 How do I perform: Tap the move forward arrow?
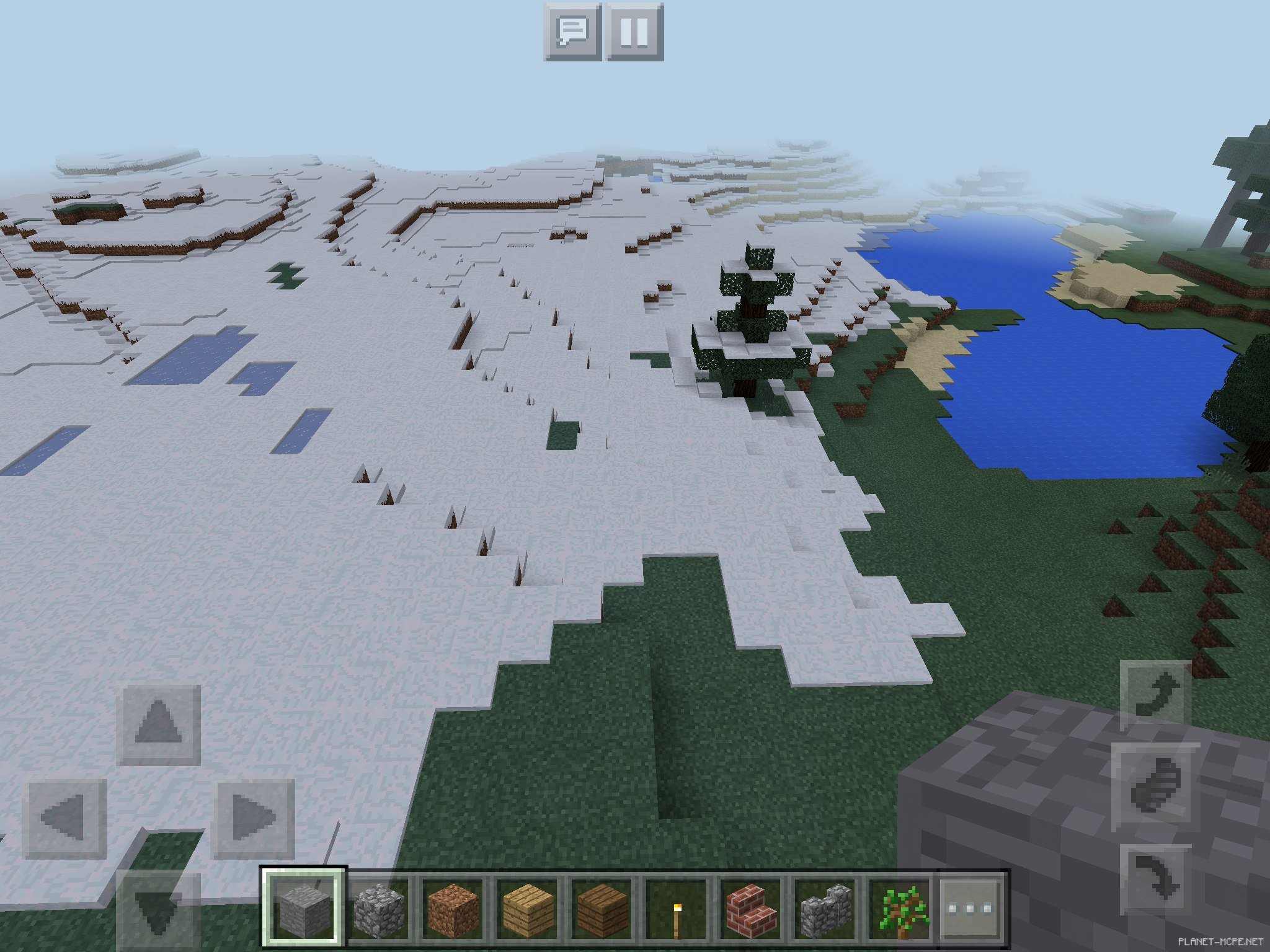click(x=159, y=724)
